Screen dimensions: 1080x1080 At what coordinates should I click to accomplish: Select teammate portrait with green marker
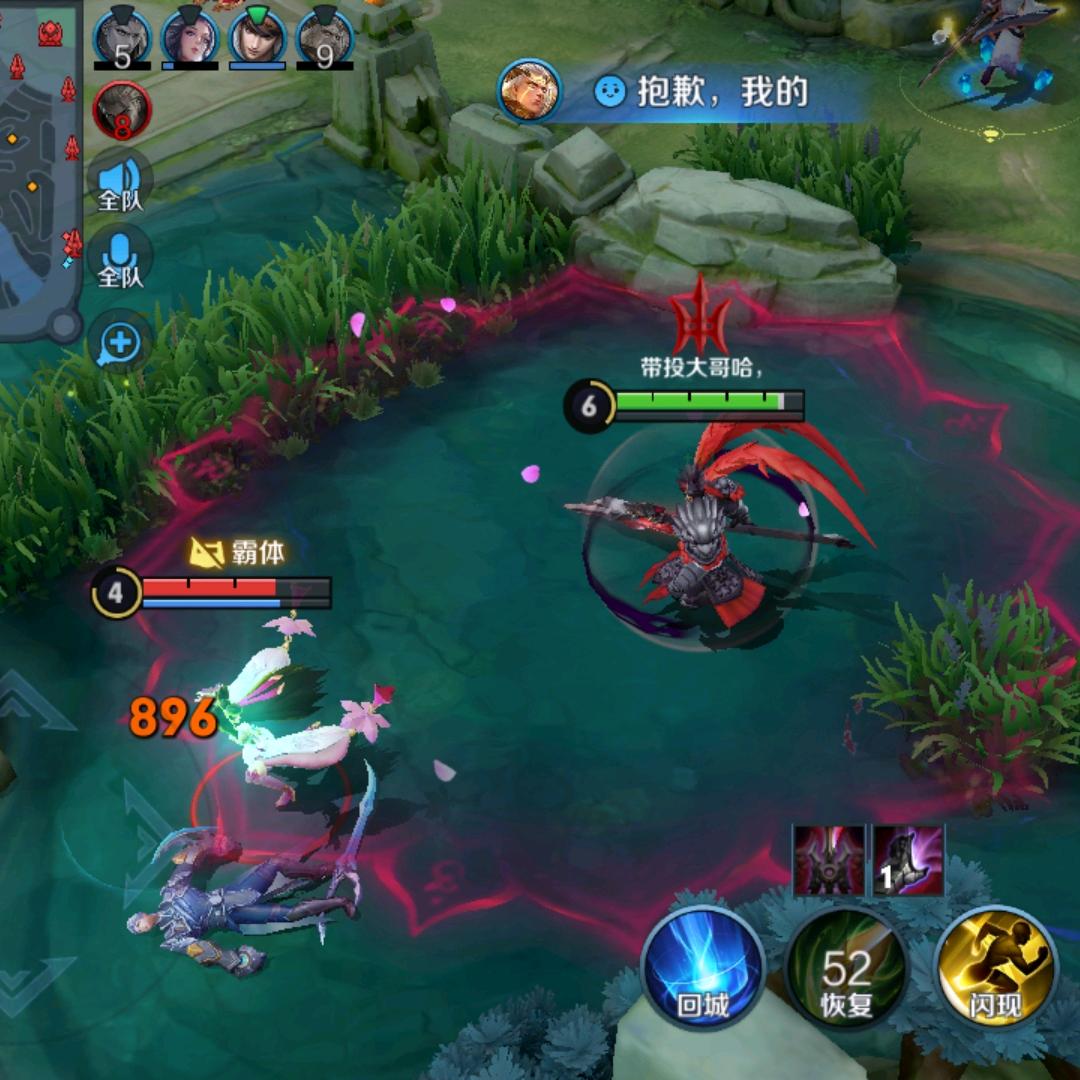pos(257,38)
